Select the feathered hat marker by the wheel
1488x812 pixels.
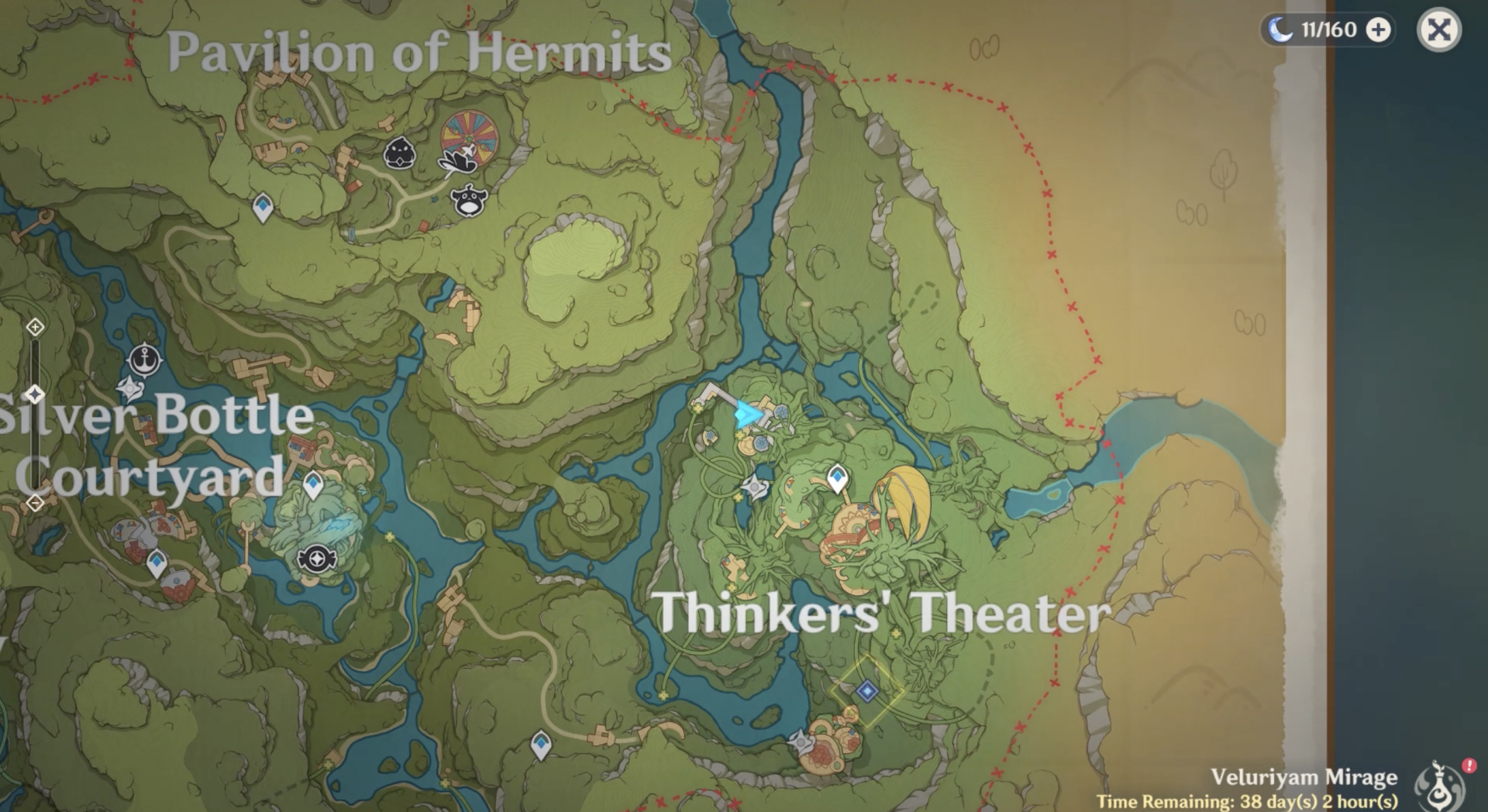(457, 160)
